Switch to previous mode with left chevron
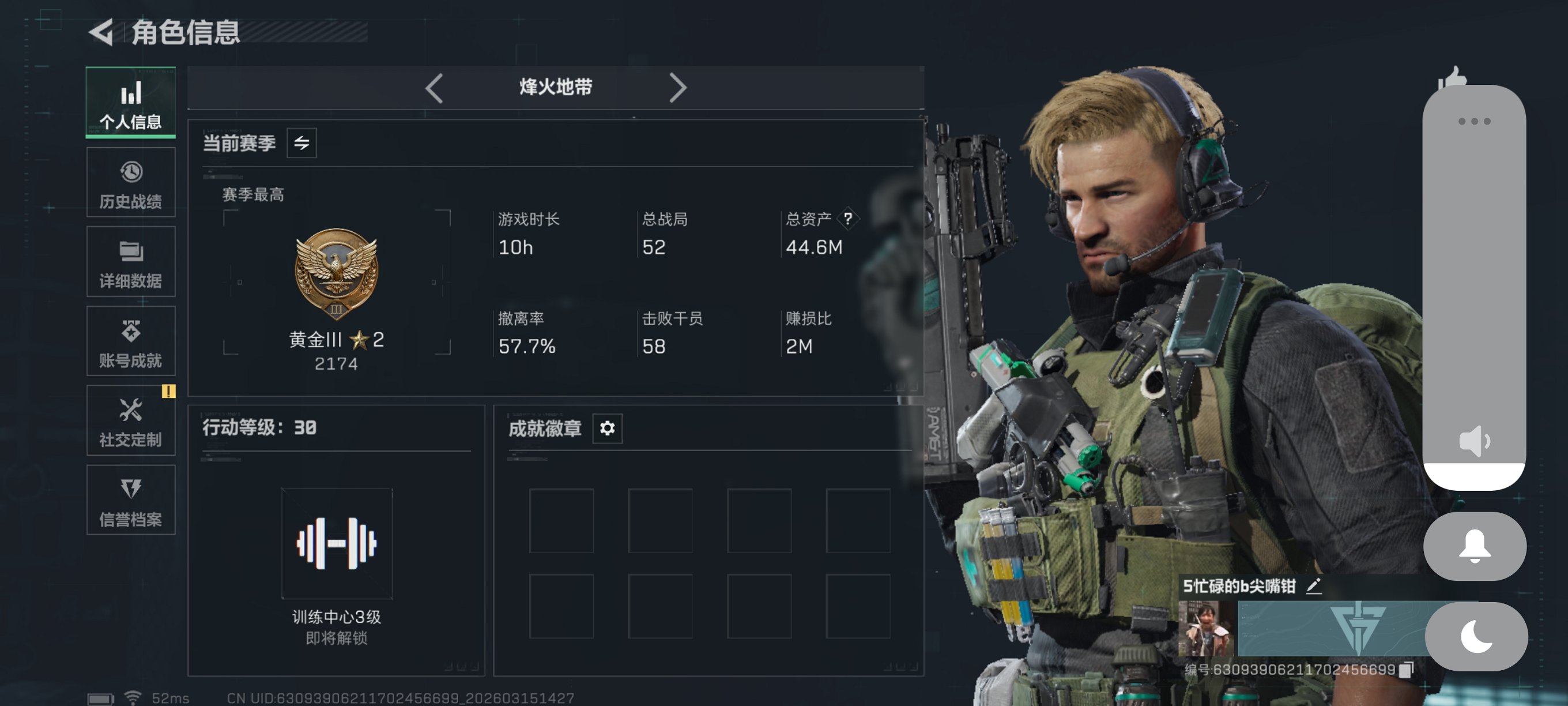The height and width of the screenshot is (706, 1568). point(433,88)
